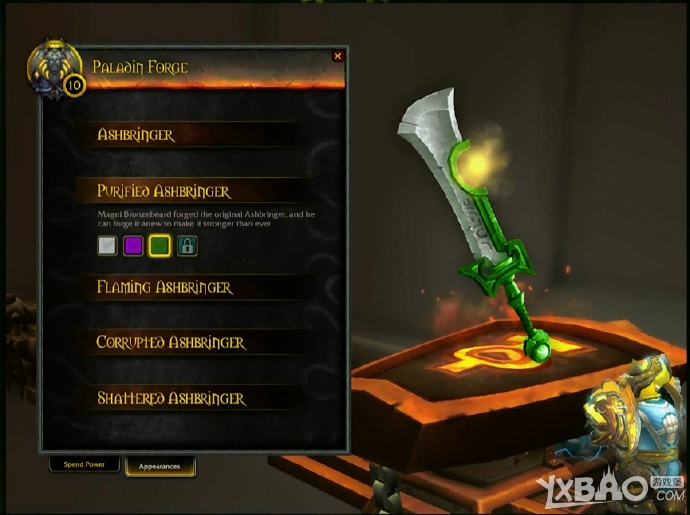Screen dimensions: 690x515
Task: Select Corrupted Ashbringer from the list
Action: (171, 343)
